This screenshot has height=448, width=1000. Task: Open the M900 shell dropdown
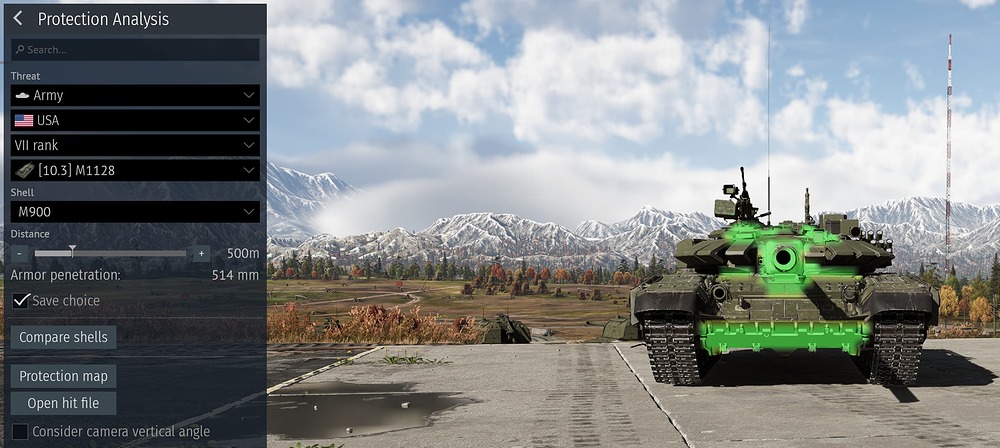(x=135, y=212)
